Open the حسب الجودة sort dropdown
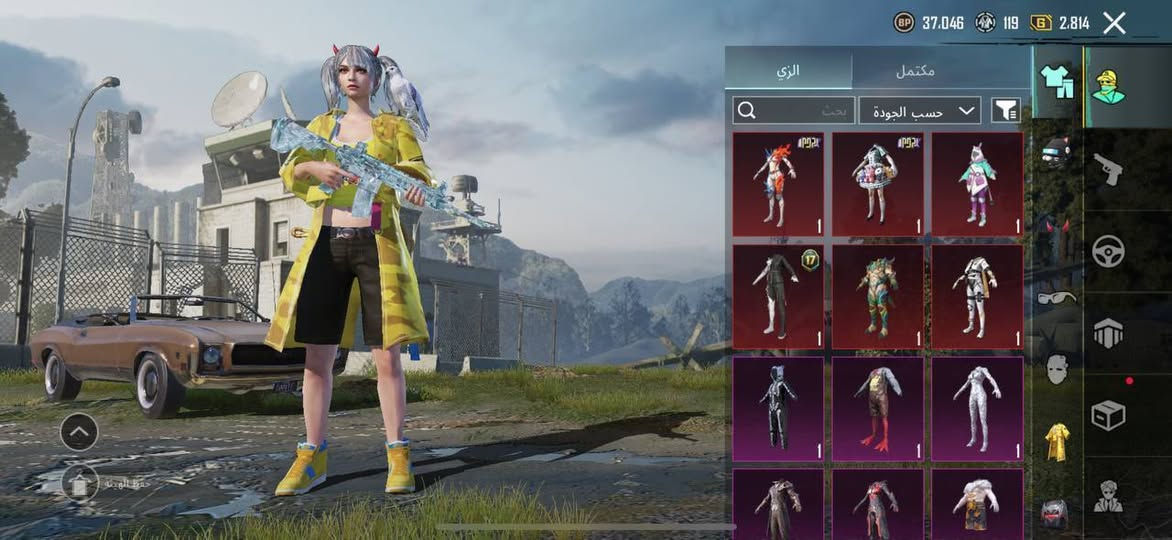 [920, 110]
